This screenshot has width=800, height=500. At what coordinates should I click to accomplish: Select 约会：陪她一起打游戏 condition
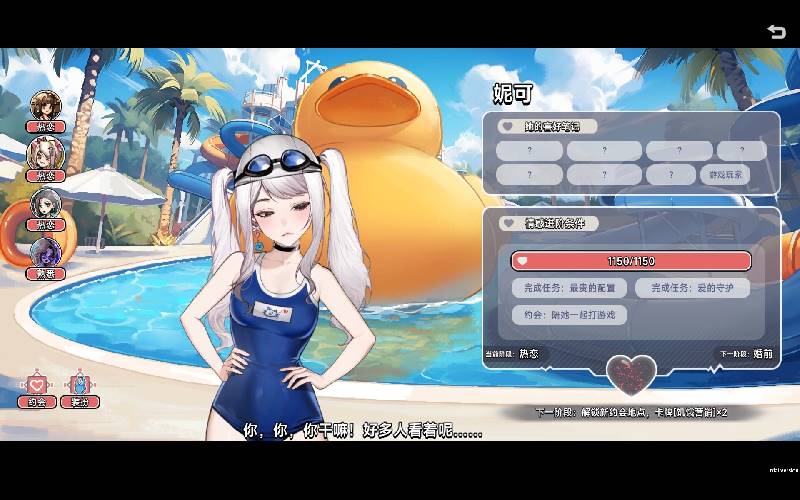(569, 315)
